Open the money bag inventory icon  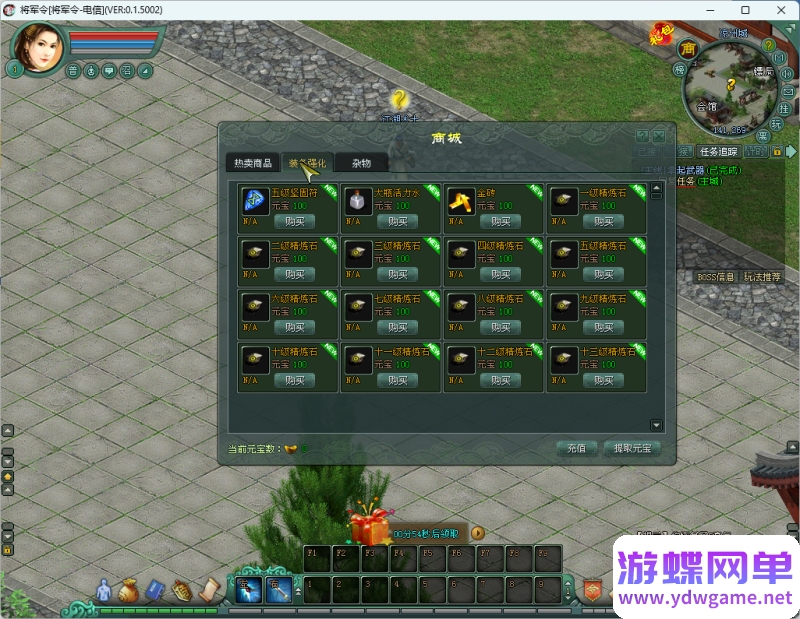127,591
